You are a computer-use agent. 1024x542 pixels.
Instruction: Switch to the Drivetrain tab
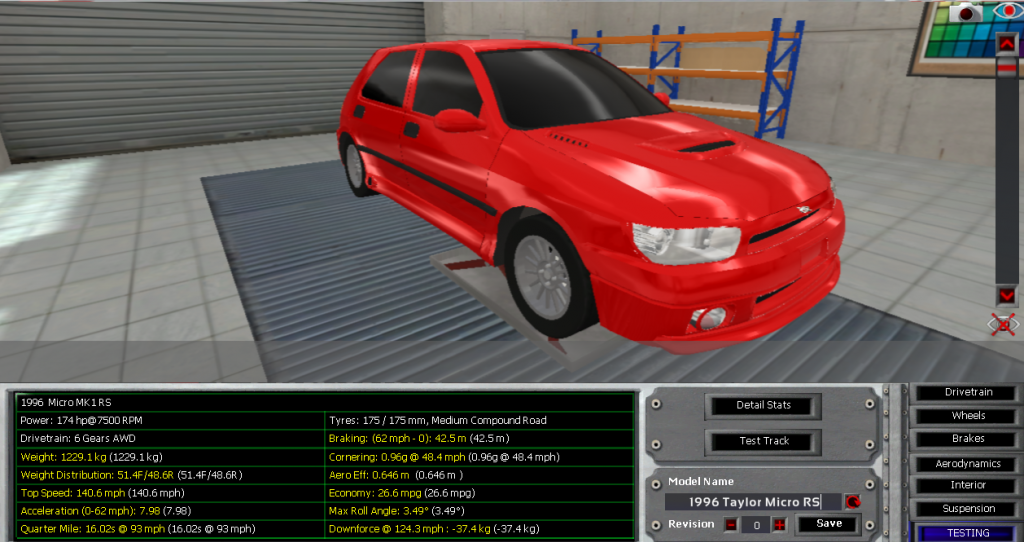pyautogui.click(x=968, y=392)
